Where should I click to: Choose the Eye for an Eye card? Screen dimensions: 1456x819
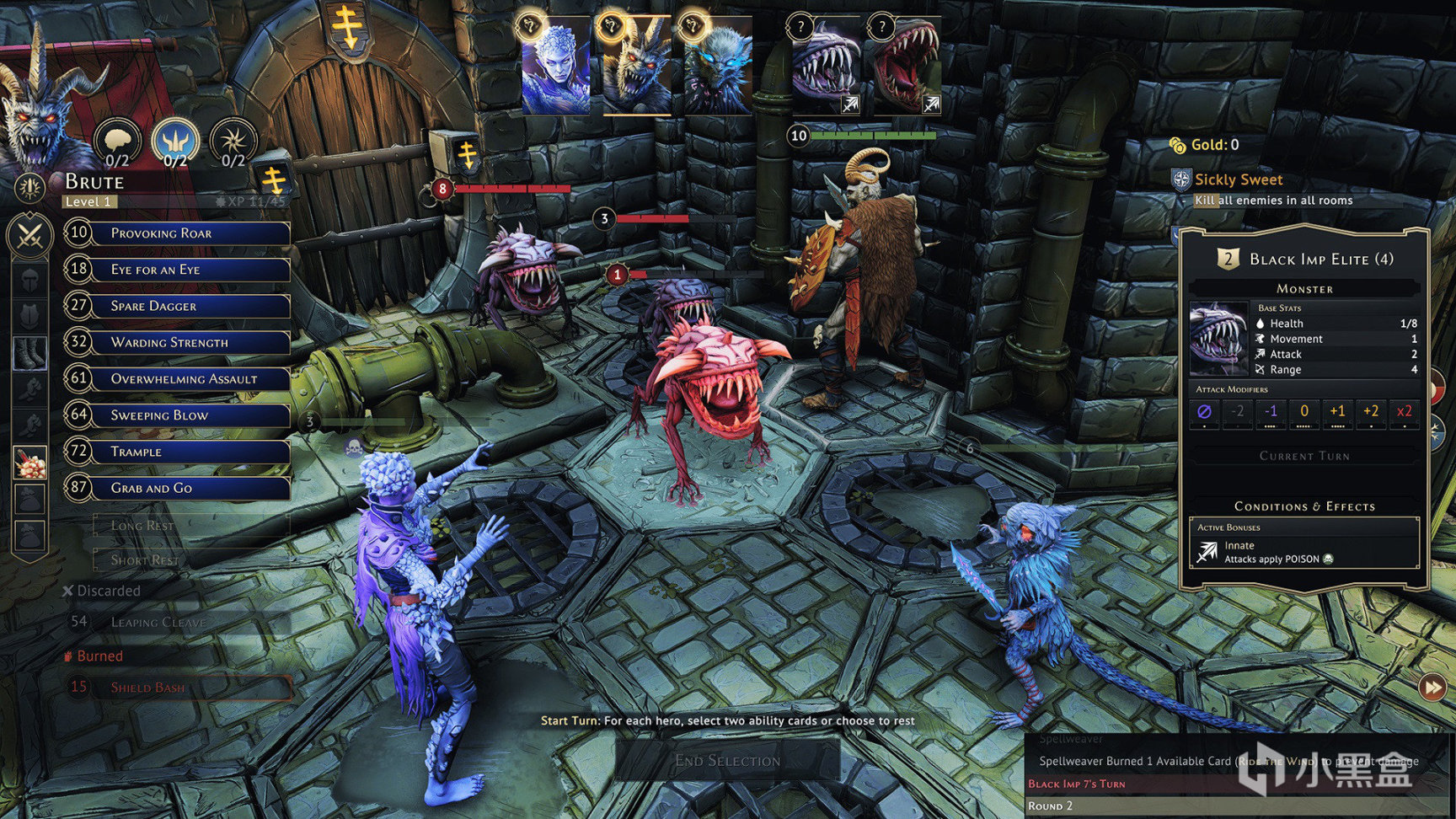pos(190,270)
